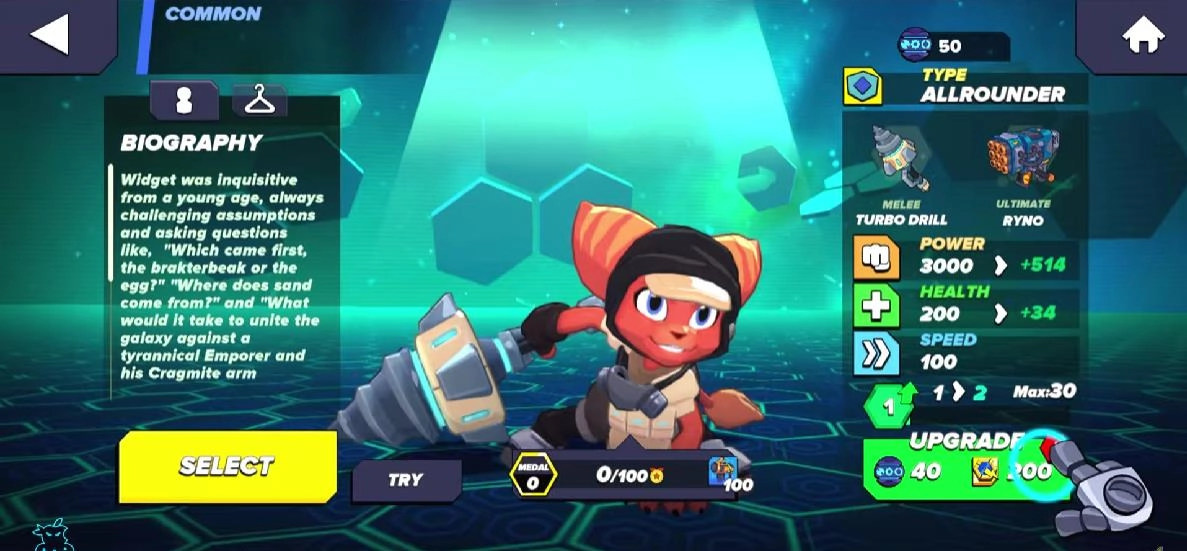Open the outfit hanger tab
1187x551 pixels.
click(259, 100)
